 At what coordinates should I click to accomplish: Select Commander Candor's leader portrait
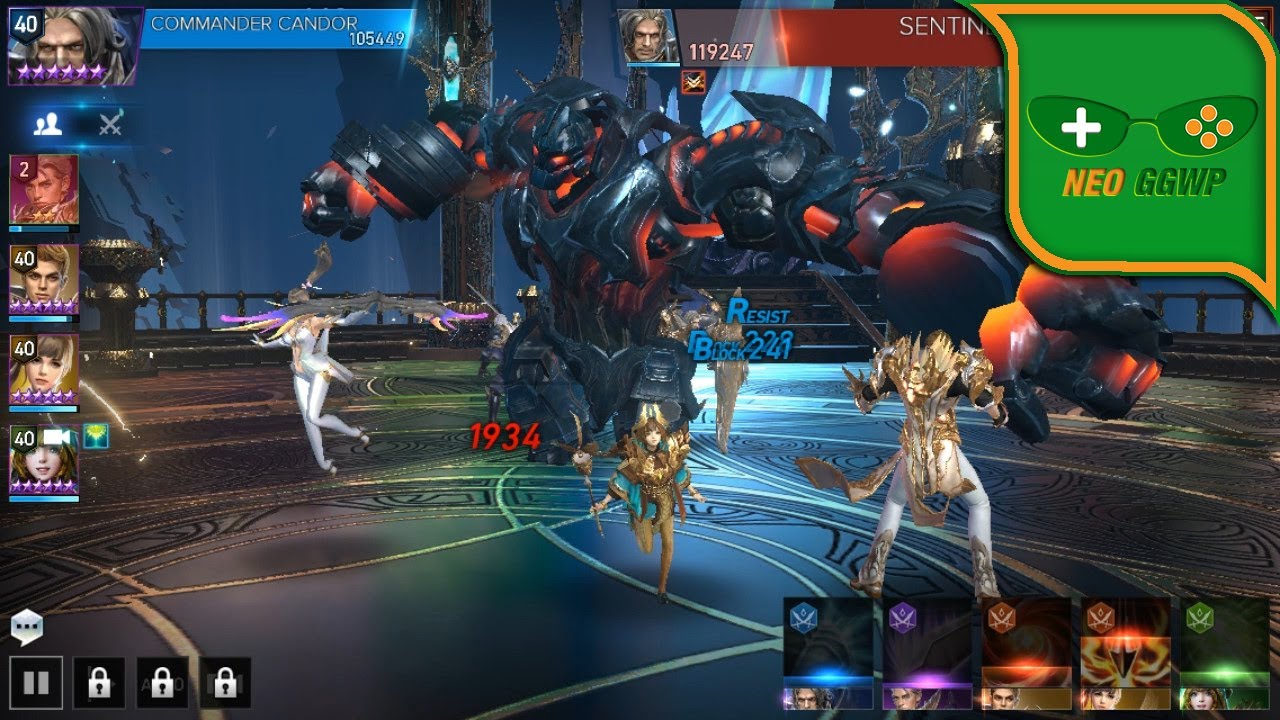(x=70, y=46)
